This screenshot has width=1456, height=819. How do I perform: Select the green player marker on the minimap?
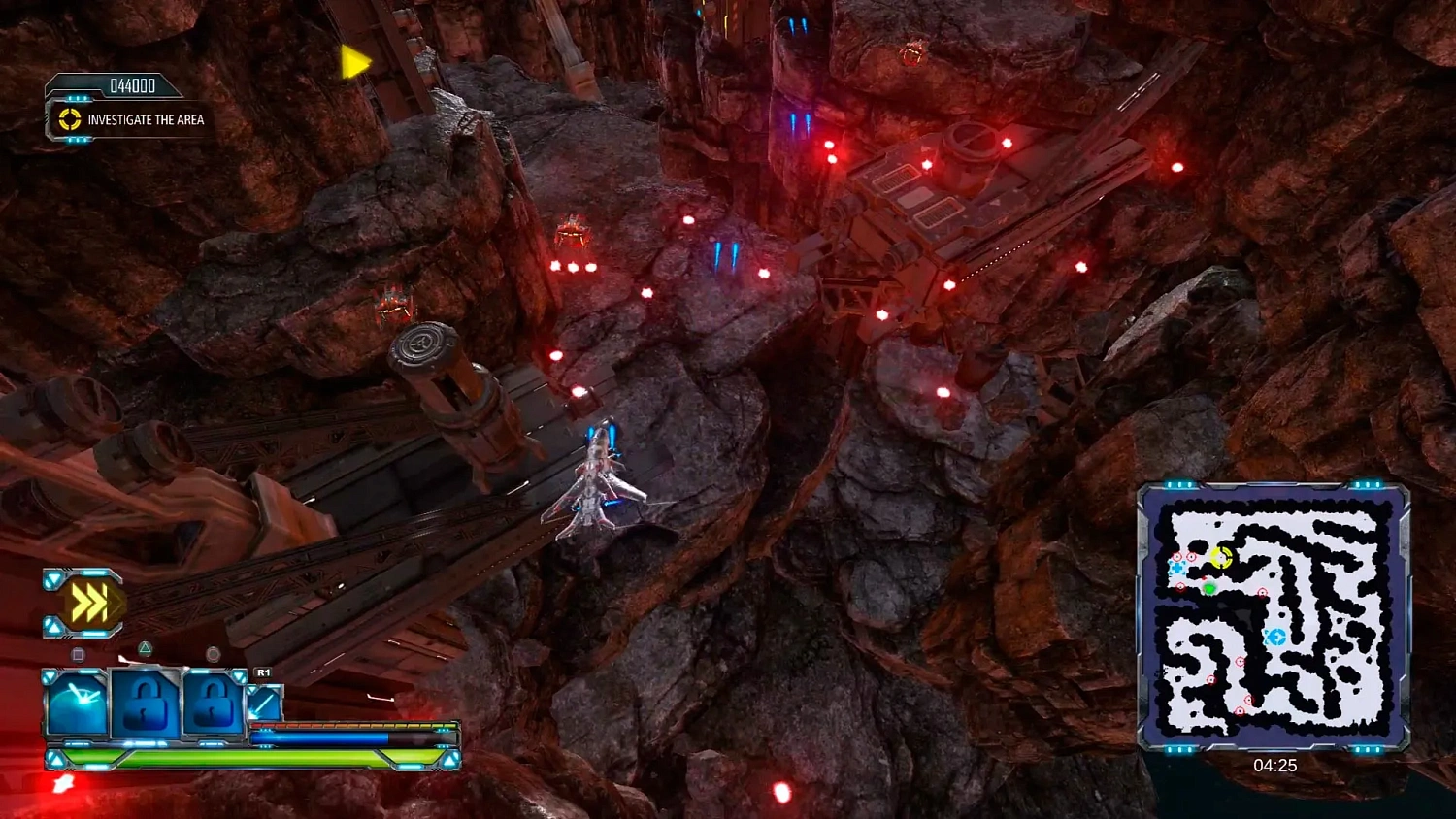pyautogui.click(x=1209, y=588)
